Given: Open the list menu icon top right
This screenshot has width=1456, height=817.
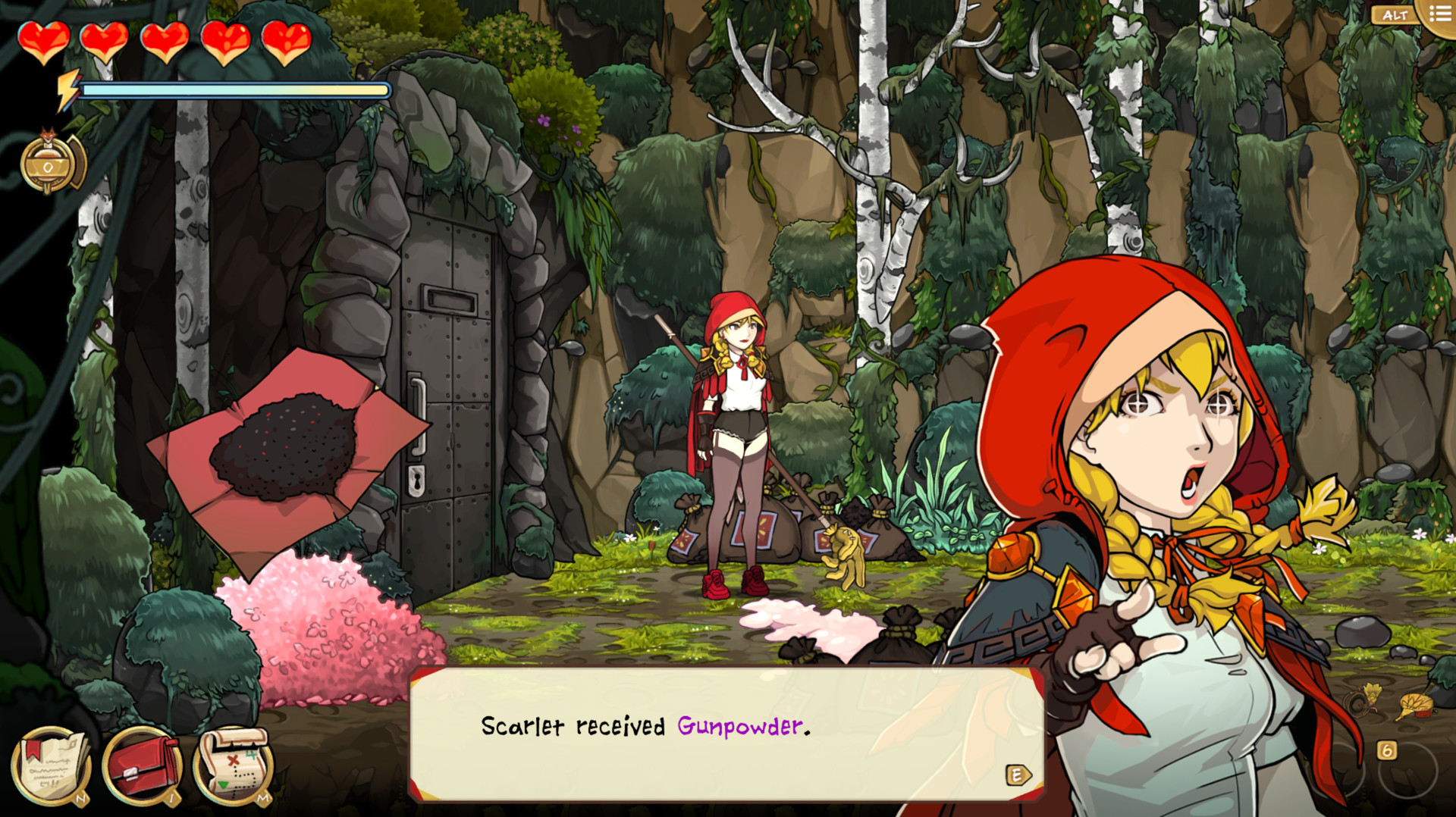Looking at the screenshot, I should click(1439, 14).
